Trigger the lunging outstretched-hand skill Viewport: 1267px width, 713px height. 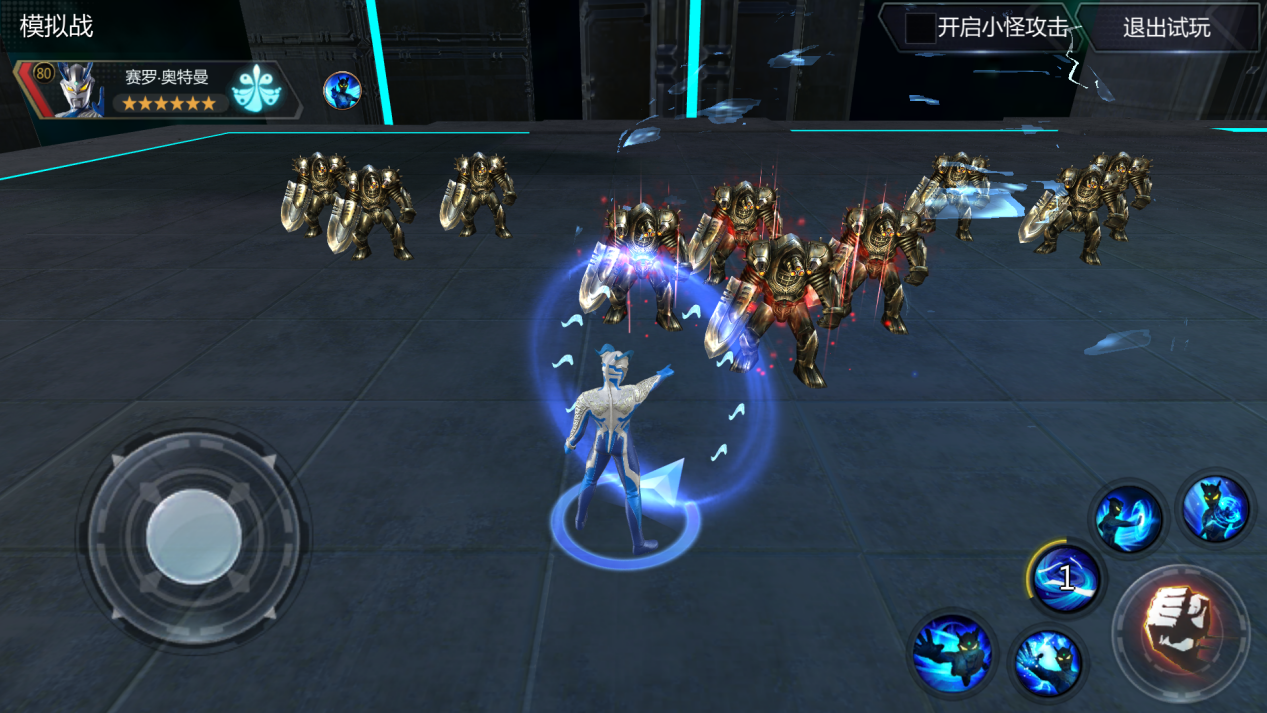tap(953, 652)
